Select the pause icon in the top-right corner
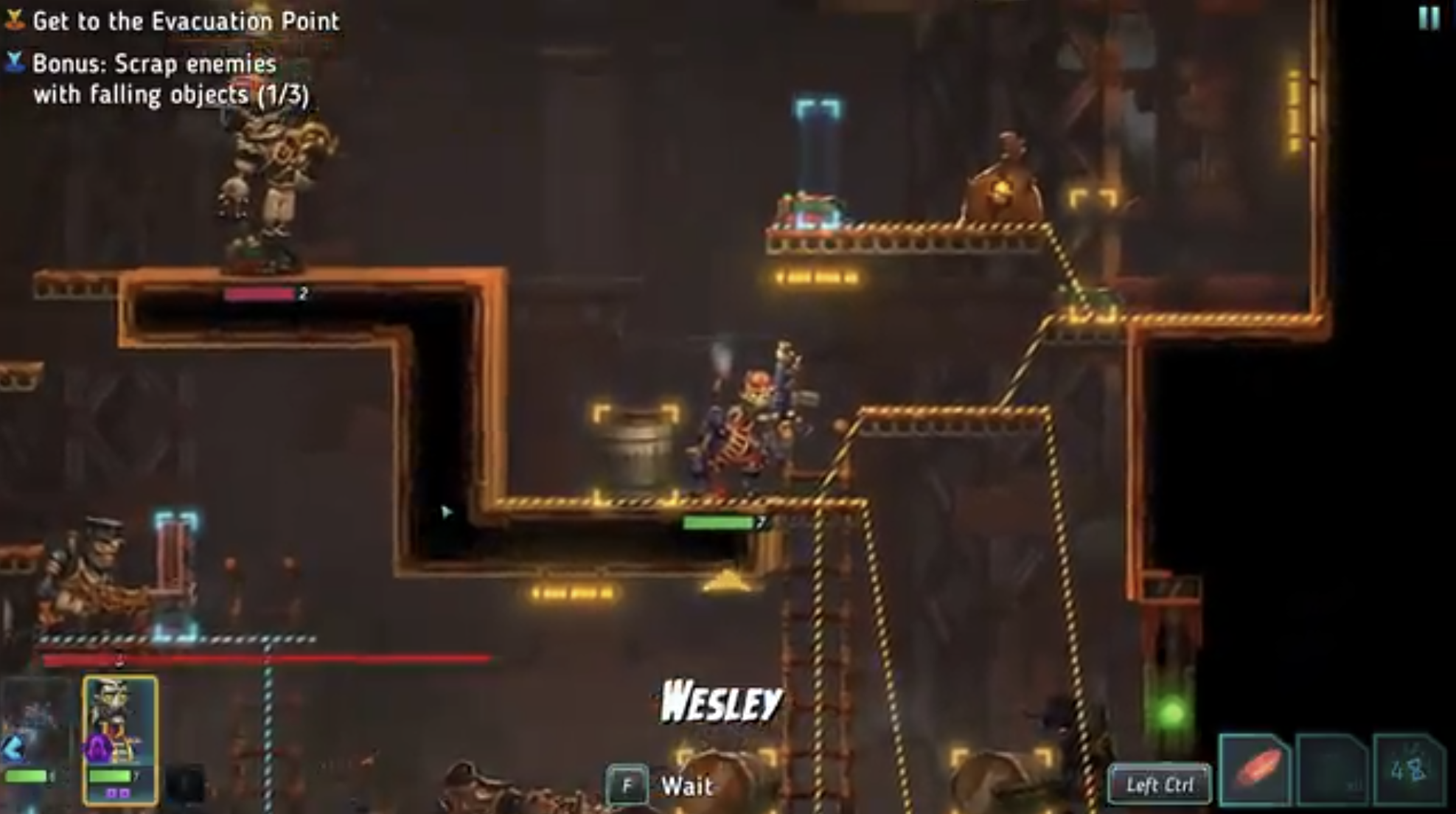 click(x=1430, y=17)
